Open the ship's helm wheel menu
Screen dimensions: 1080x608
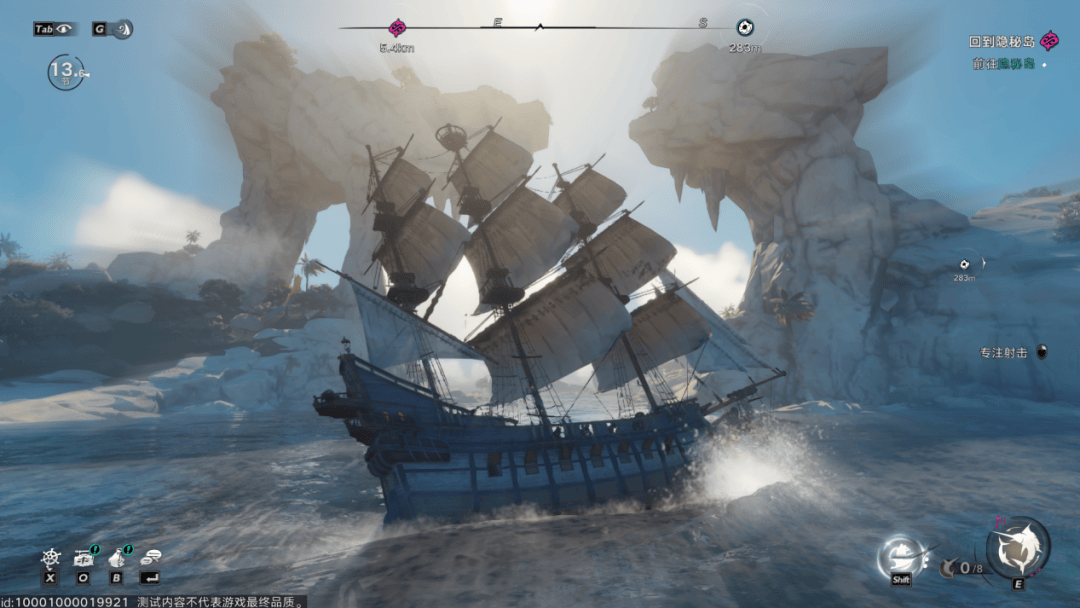[50, 558]
